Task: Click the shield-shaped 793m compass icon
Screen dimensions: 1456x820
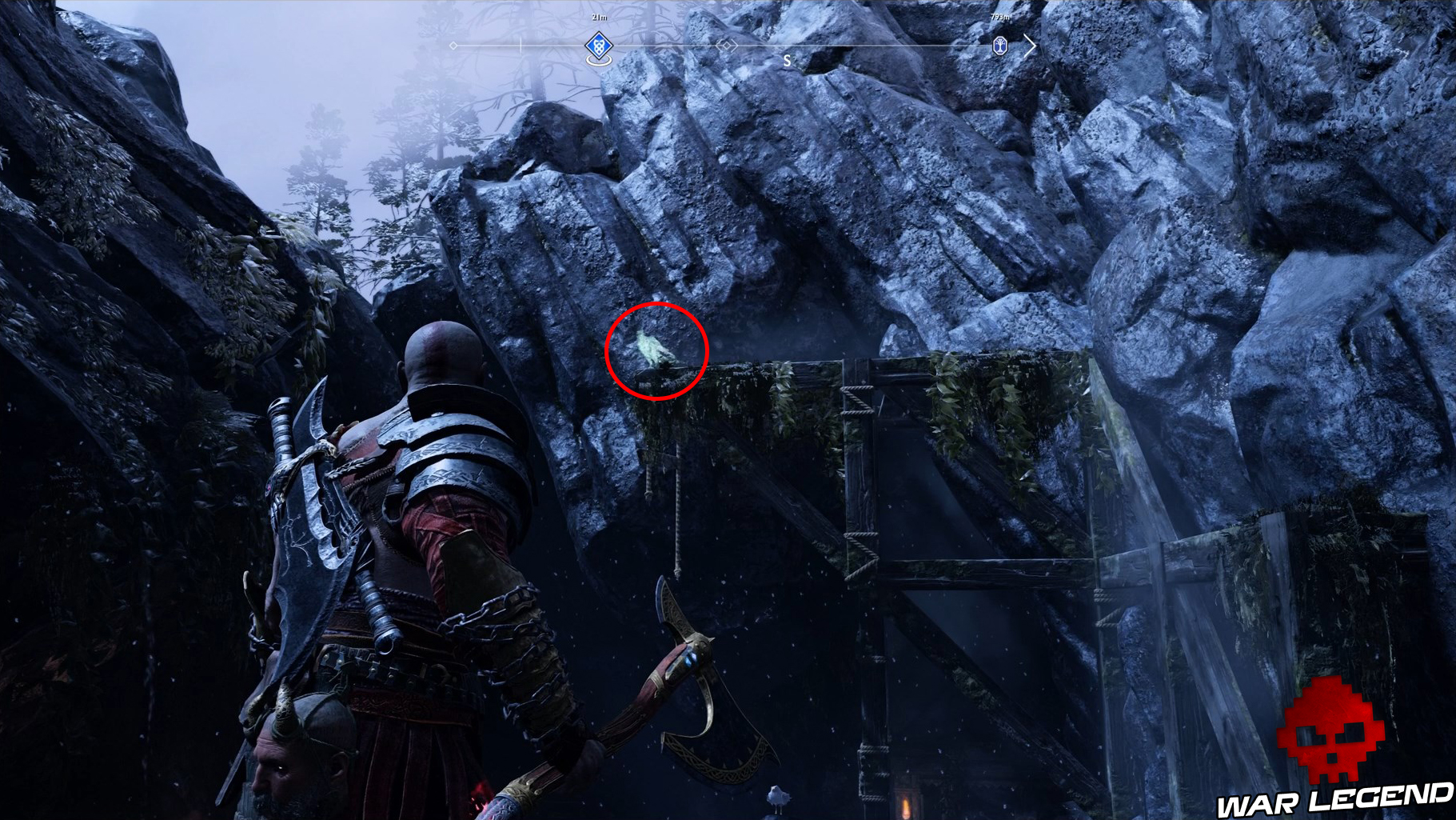Action: [1001, 45]
